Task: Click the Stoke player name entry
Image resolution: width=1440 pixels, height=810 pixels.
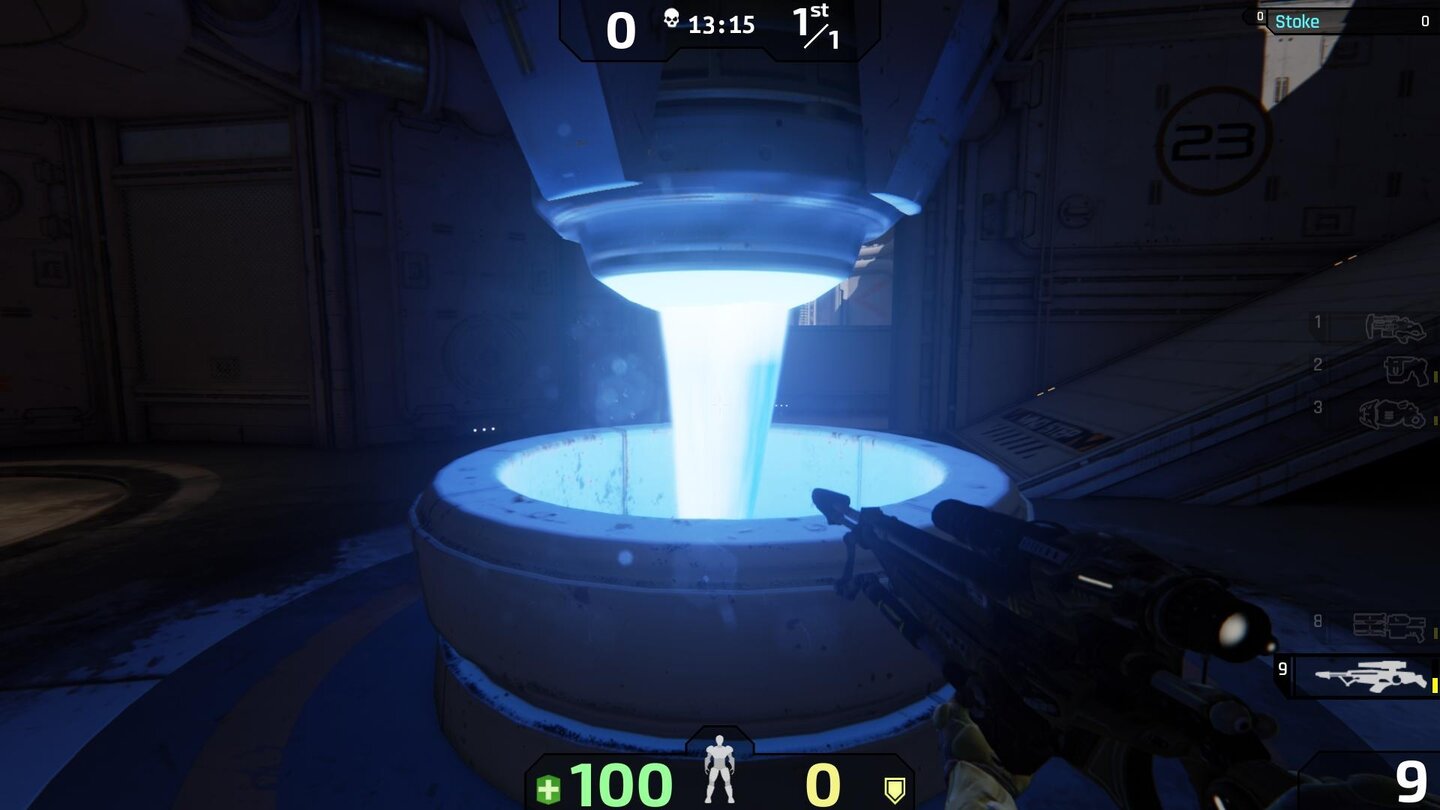Action: [1298, 20]
